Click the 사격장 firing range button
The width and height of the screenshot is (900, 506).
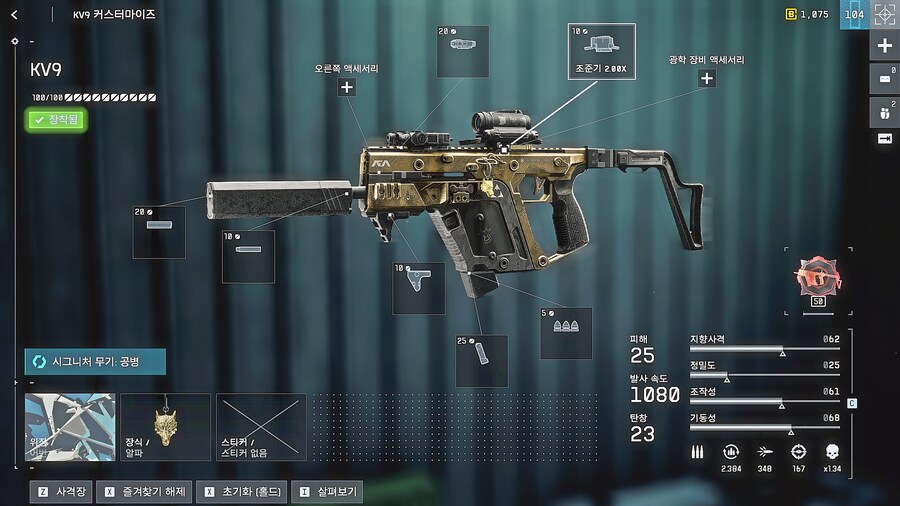[x=62, y=492]
